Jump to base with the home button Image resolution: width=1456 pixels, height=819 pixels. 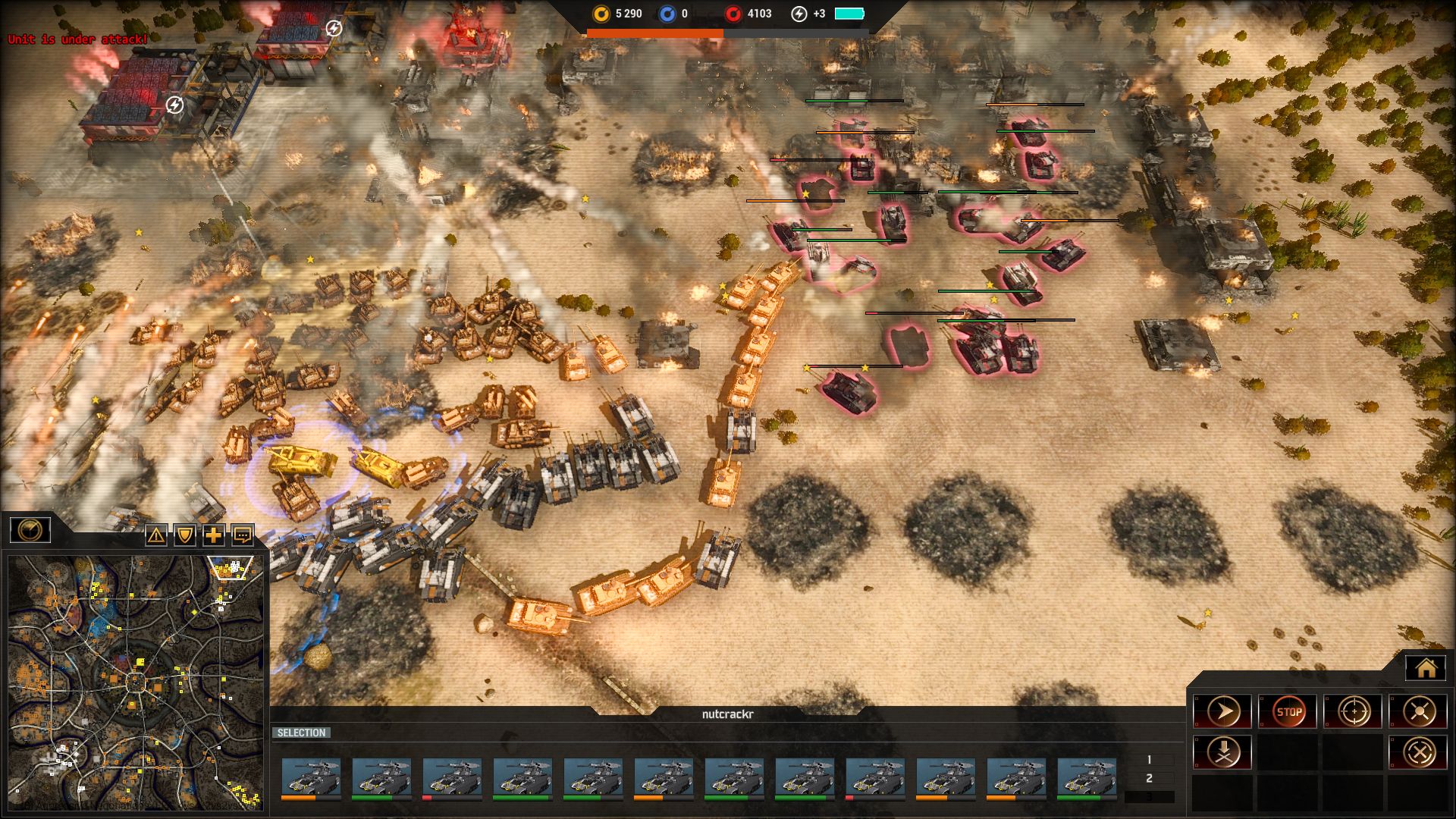coord(1426,668)
